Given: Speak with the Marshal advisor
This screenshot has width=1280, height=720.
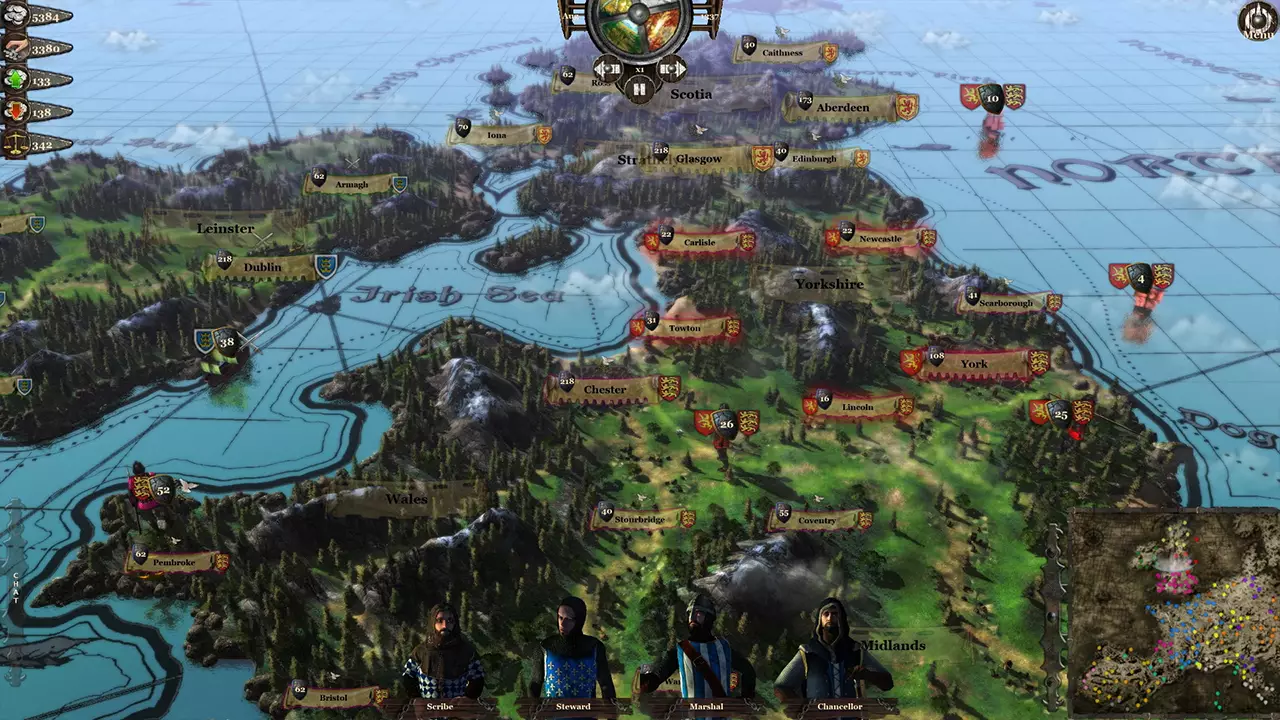Looking at the screenshot, I should click(x=703, y=650).
